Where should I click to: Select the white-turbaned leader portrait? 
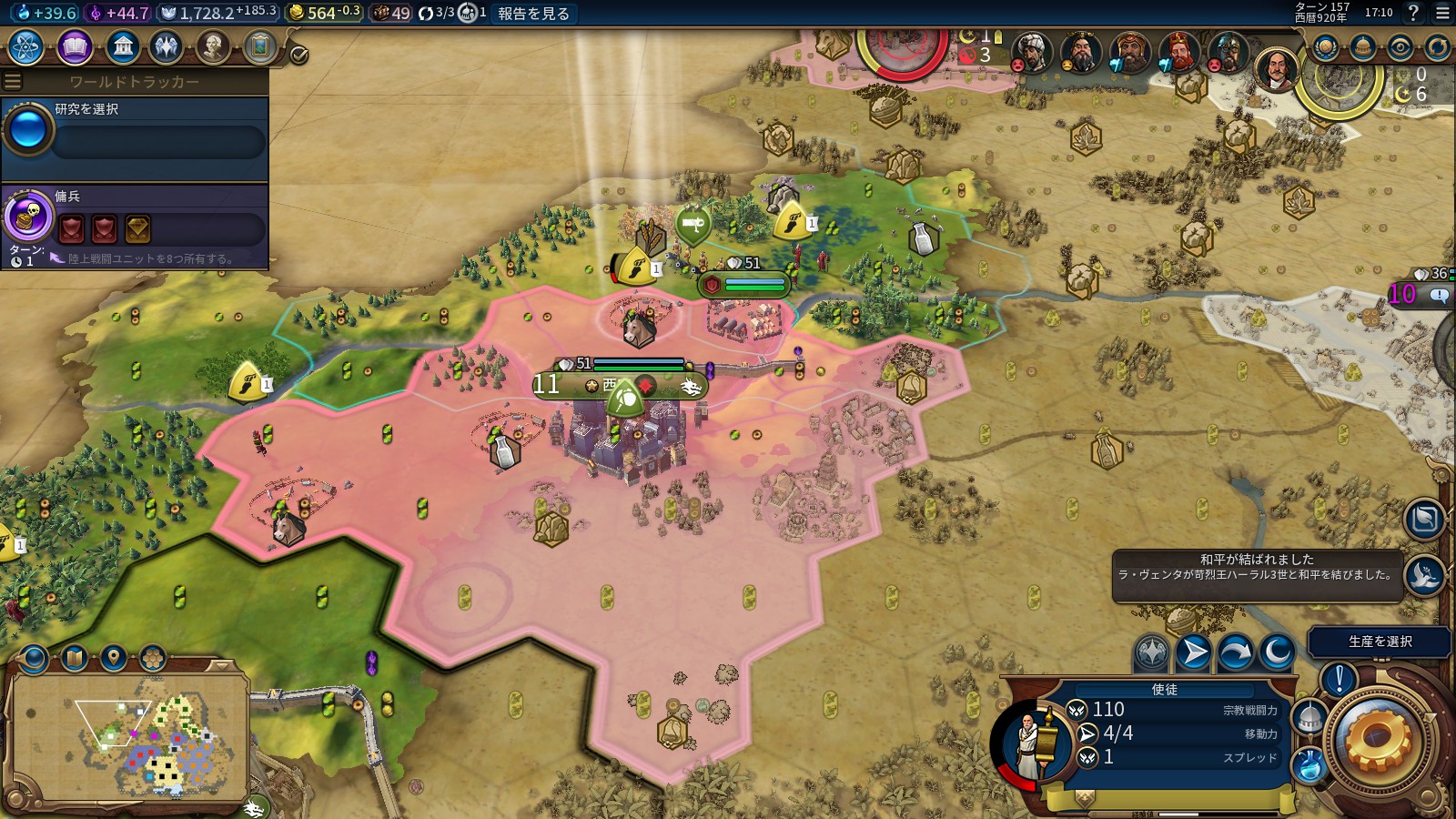[x=1031, y=53]
